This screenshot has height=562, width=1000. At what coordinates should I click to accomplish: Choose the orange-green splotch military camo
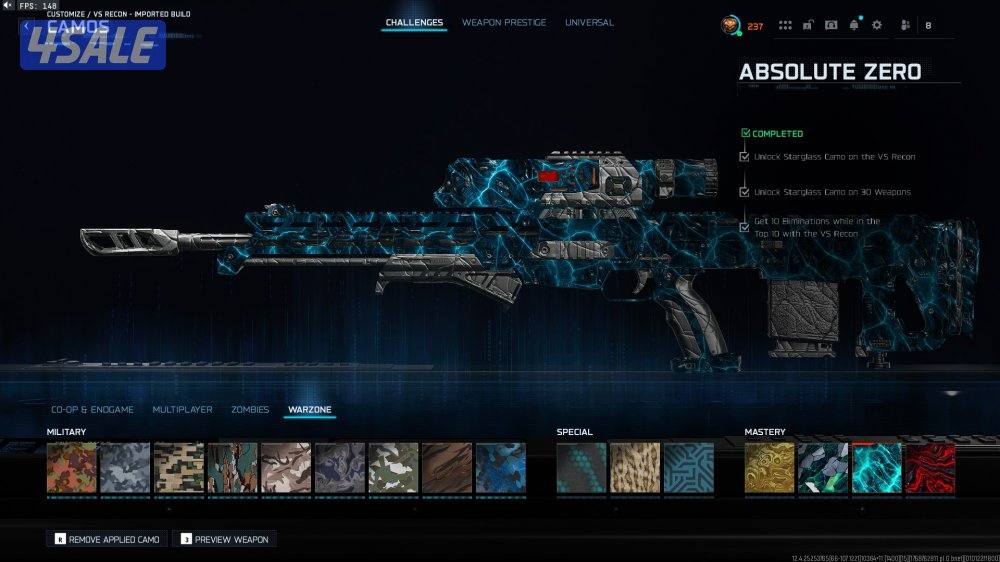[72, 468]
